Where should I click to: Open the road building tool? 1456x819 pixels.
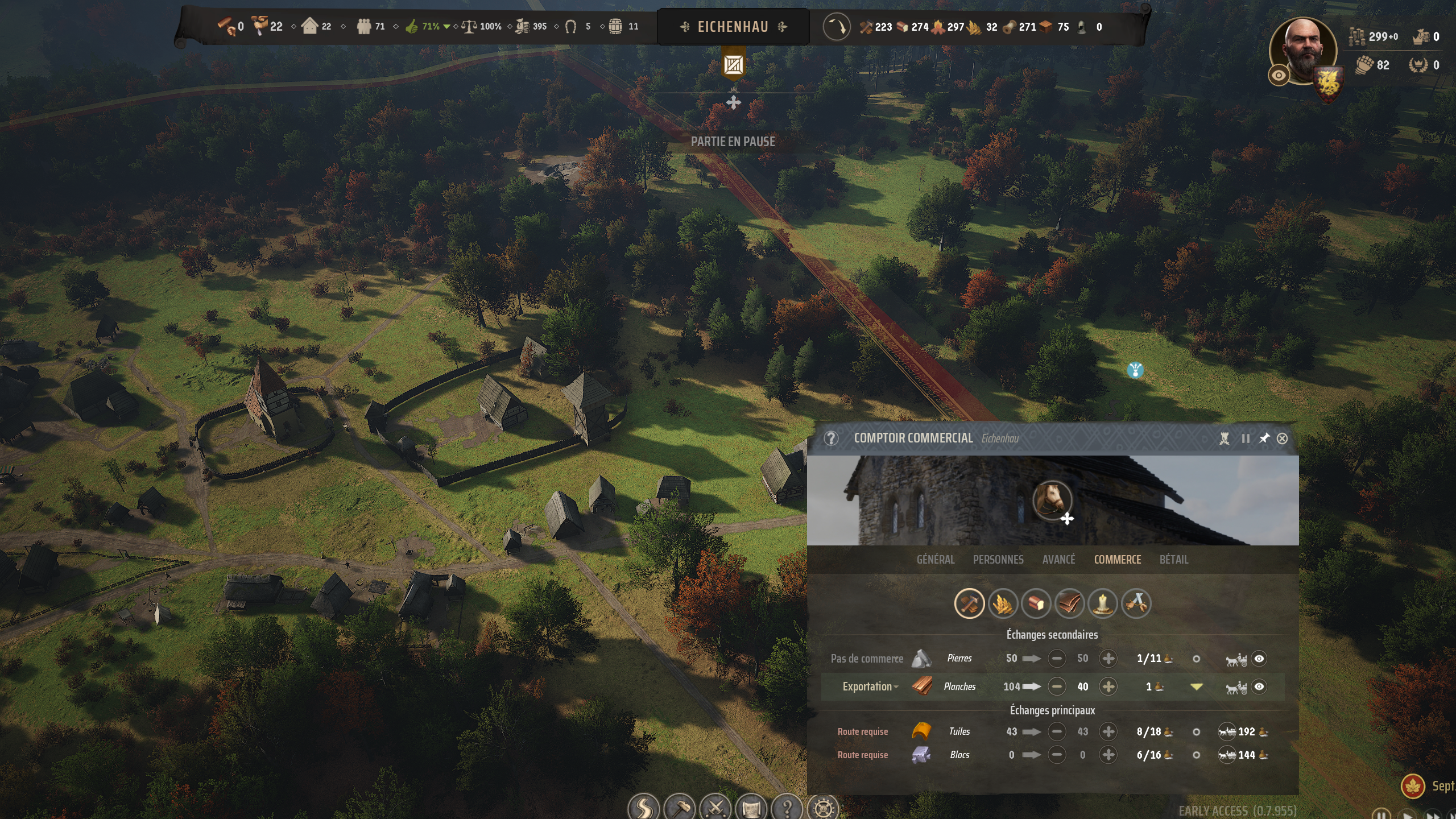[x=643, y=808]
